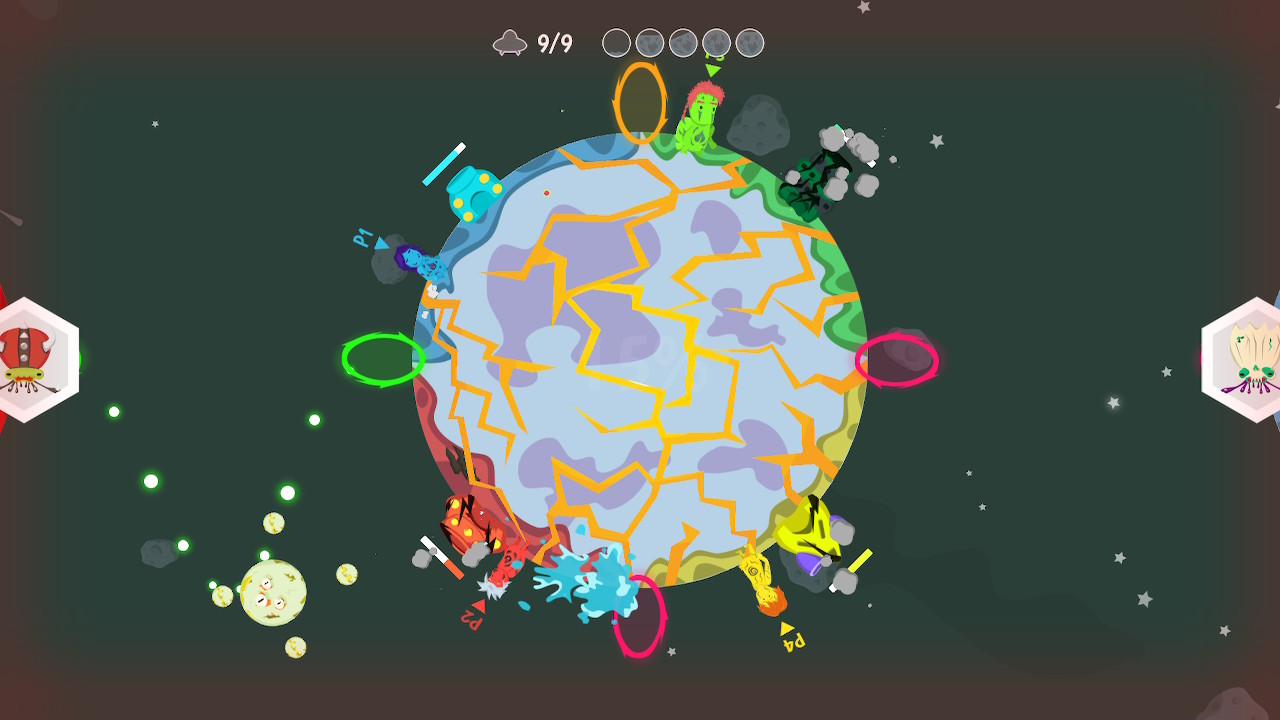The width and height of the screenshot is (1280, 720).
Task: Switch to the middle moon phase in the HUD
Action: (x=683, y=43)
